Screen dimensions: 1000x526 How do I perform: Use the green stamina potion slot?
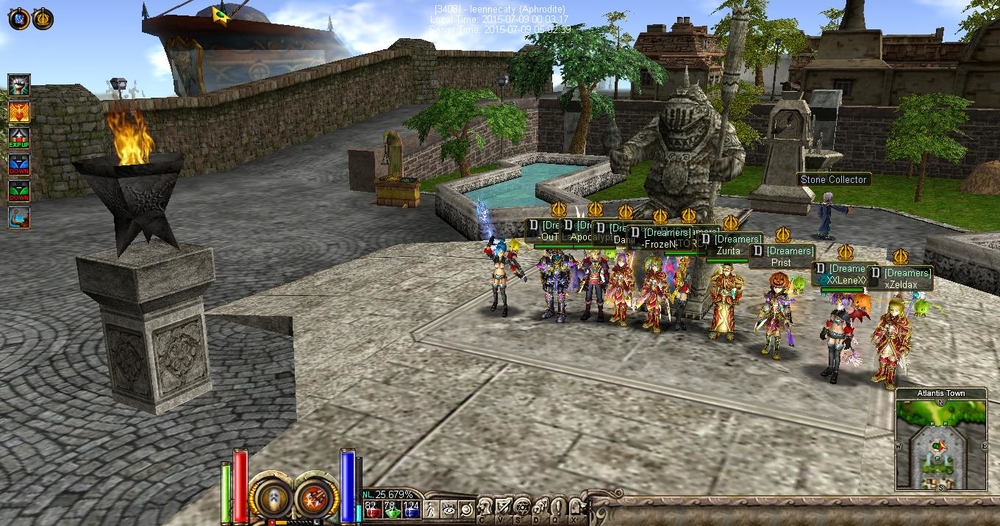(x=393, y=510)
